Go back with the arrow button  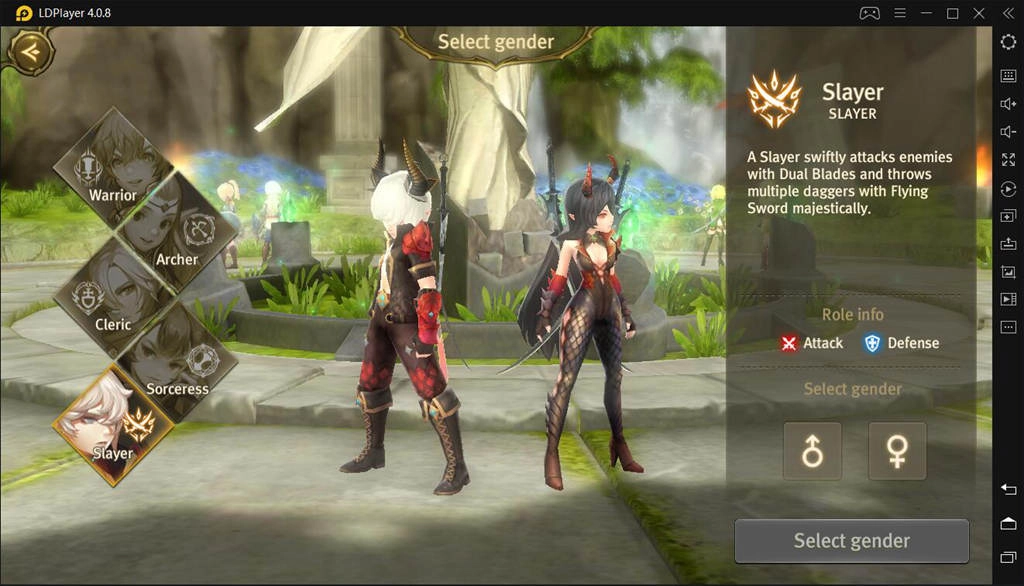click(x=31, y=50)
